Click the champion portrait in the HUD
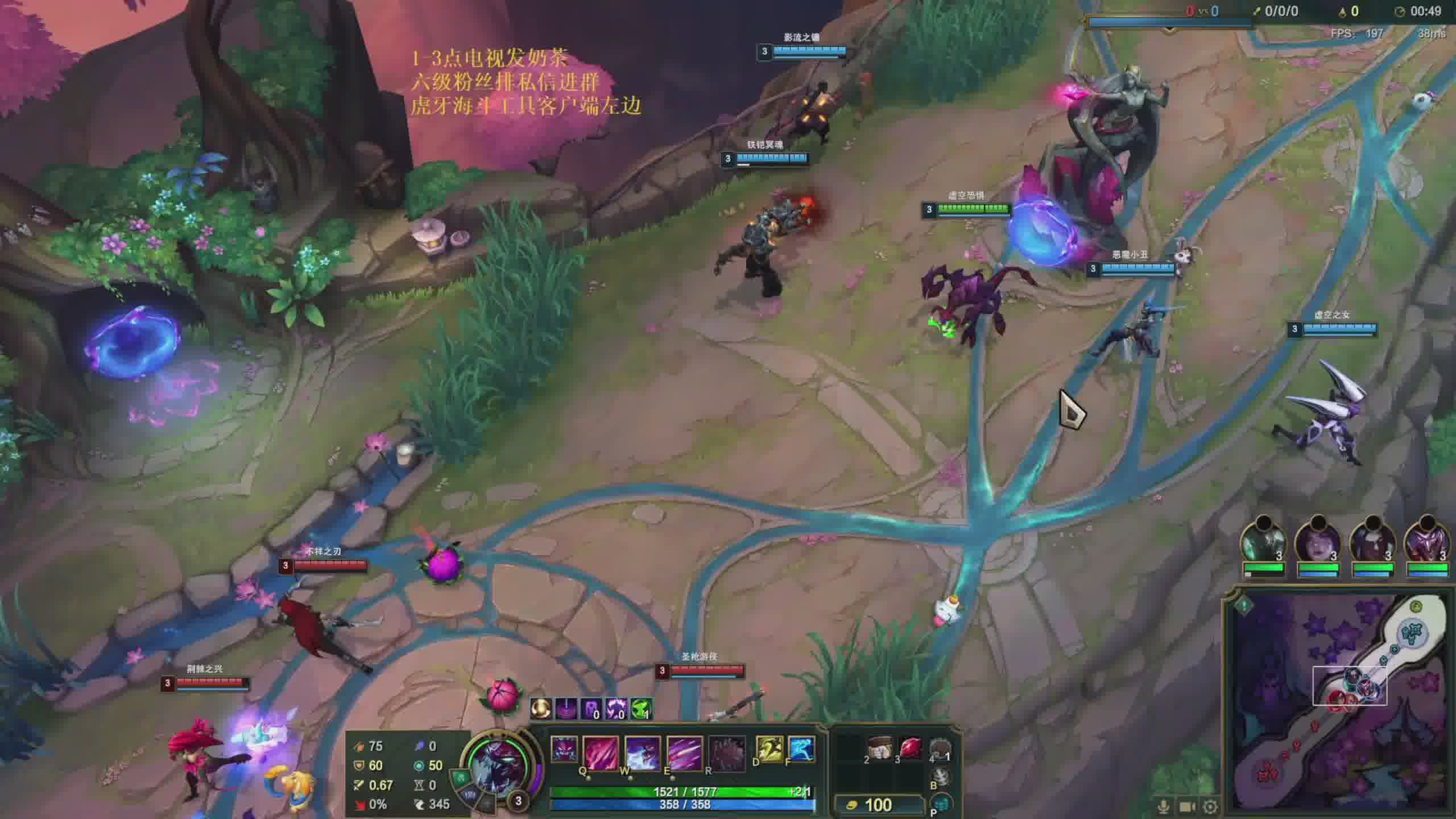 496,765
